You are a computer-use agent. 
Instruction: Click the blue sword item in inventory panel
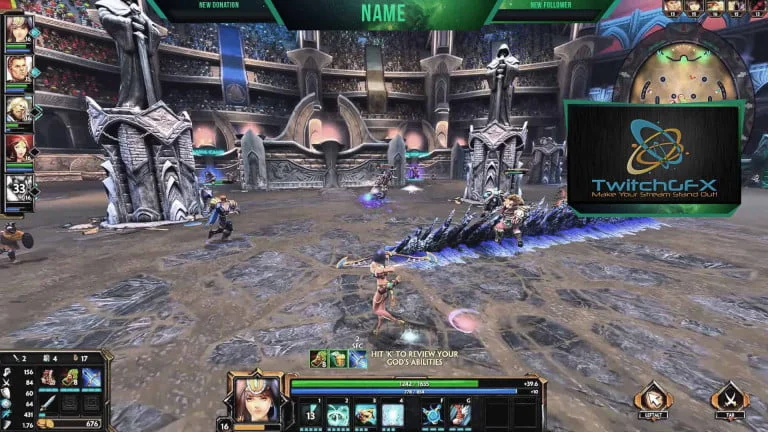91,378
